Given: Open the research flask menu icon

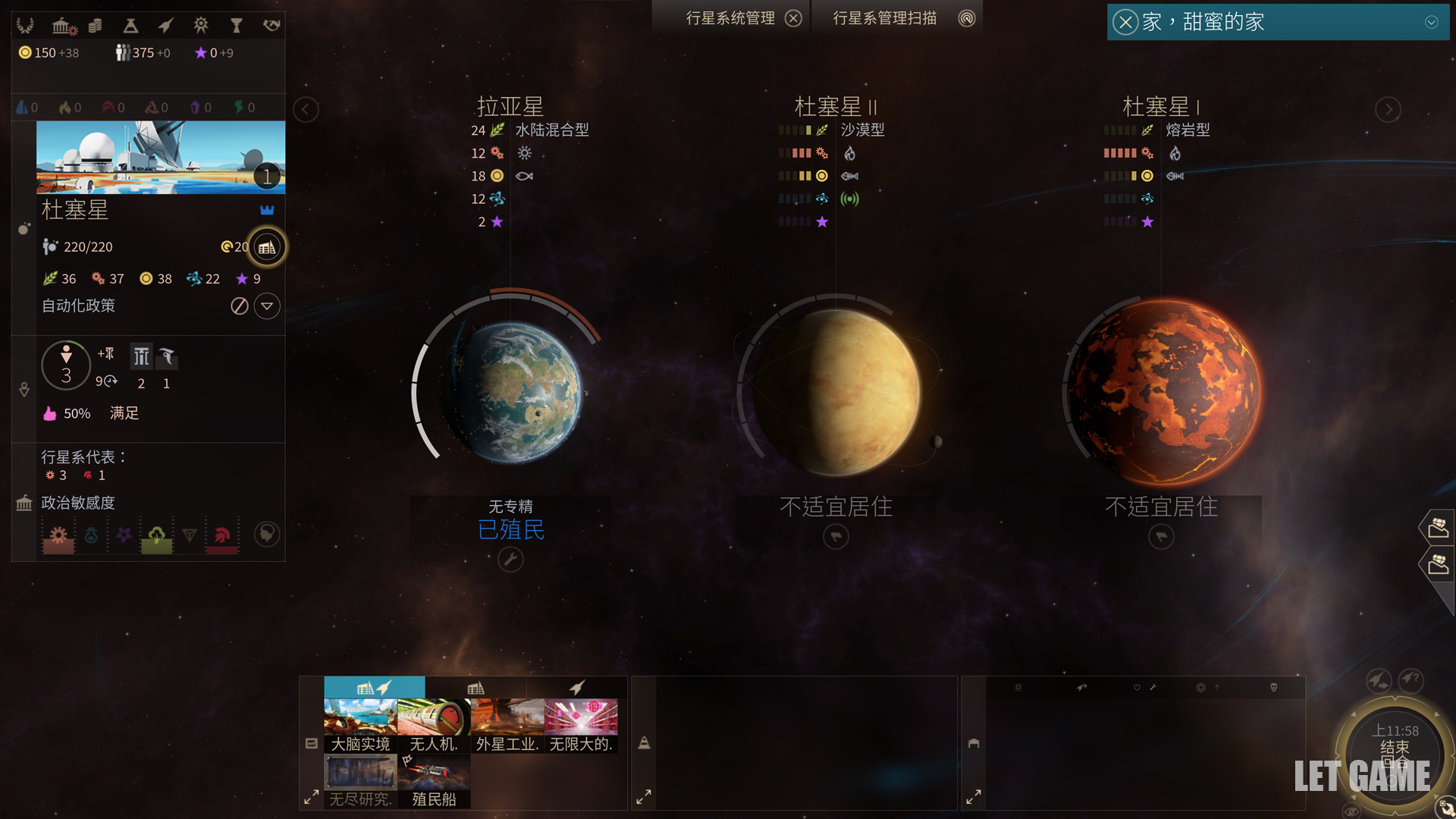Looking at the screenshot, I should 130,26.
